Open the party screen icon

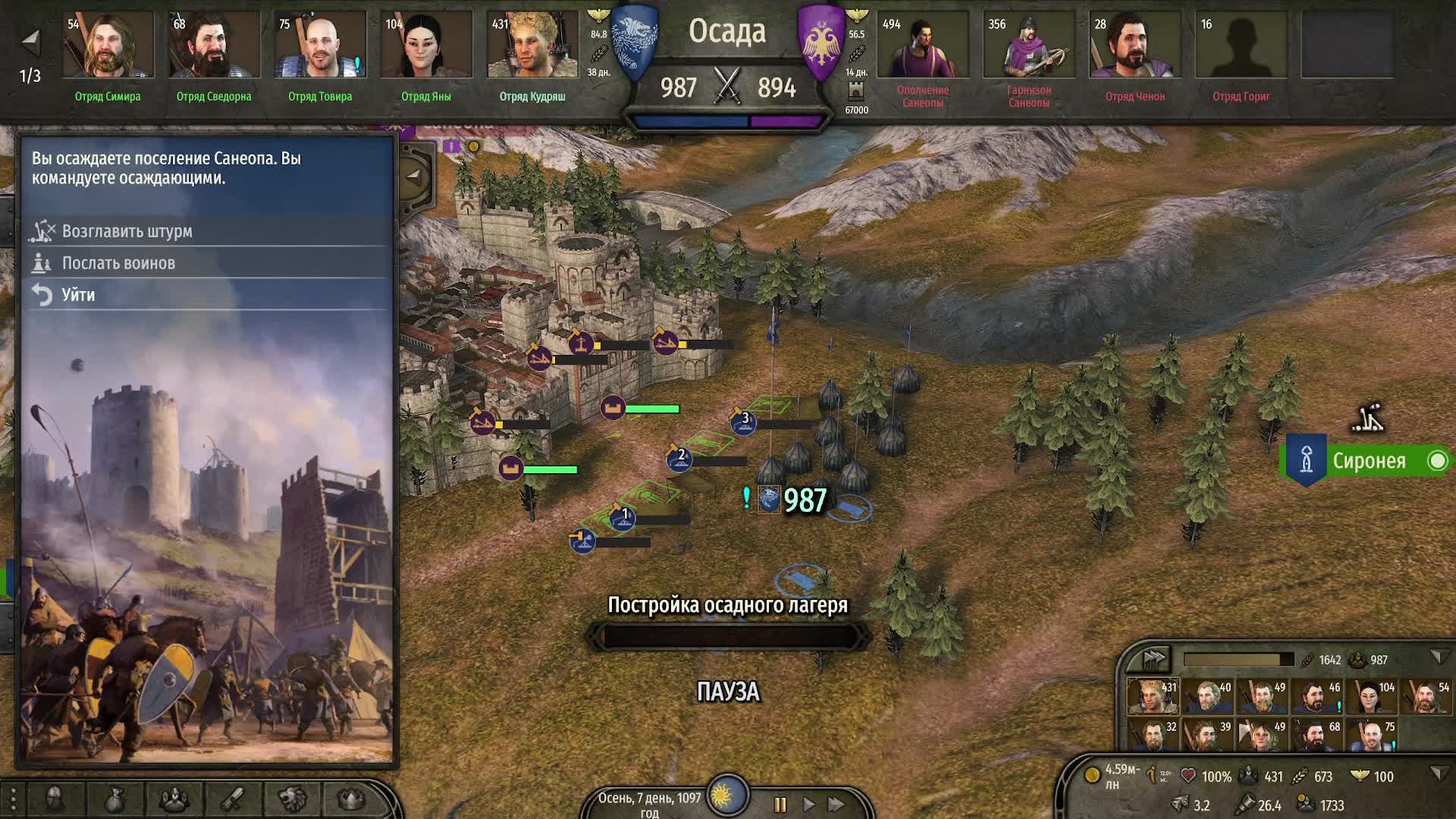point(174,799)
